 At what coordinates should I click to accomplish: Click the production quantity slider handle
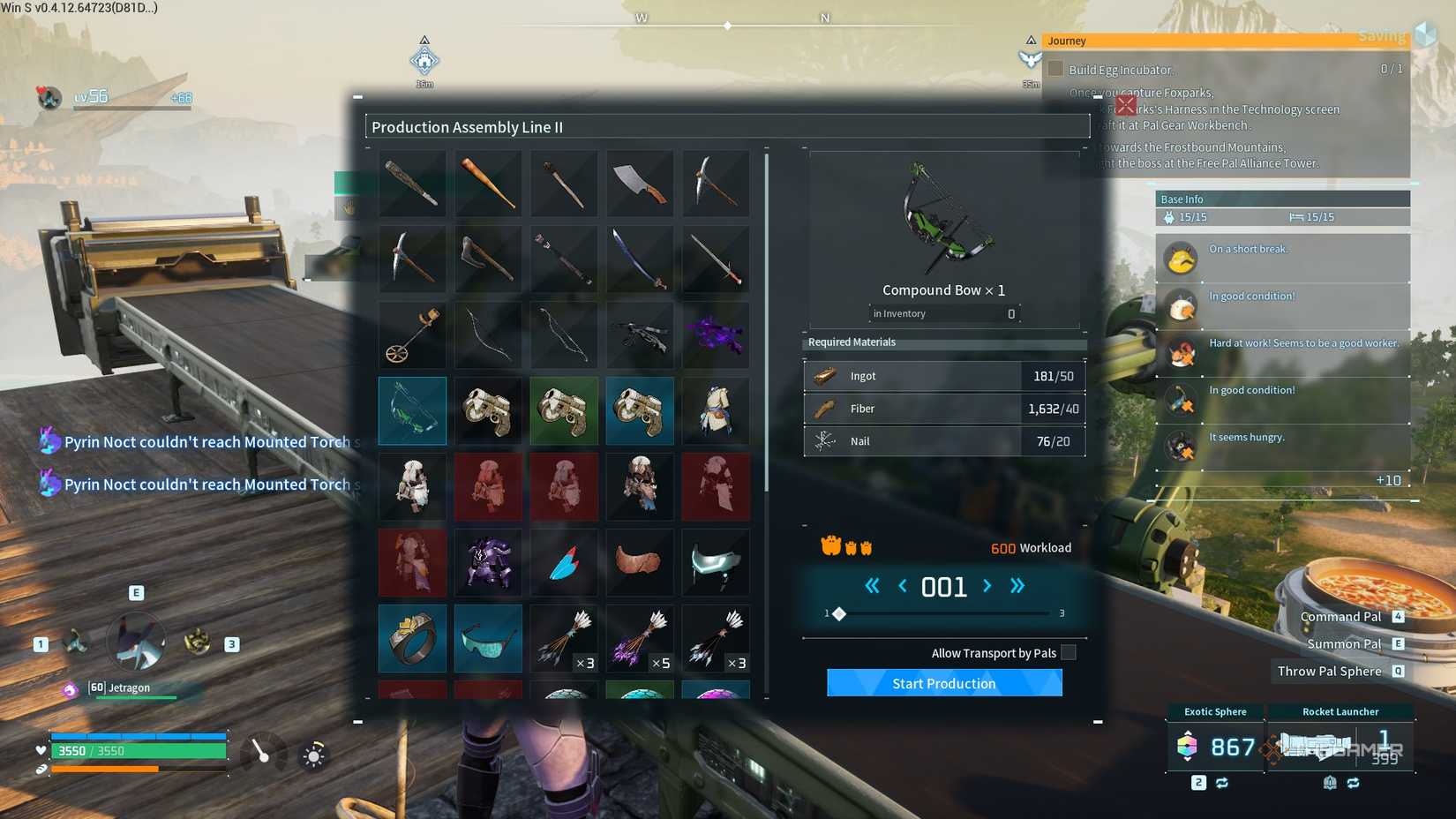839,613
